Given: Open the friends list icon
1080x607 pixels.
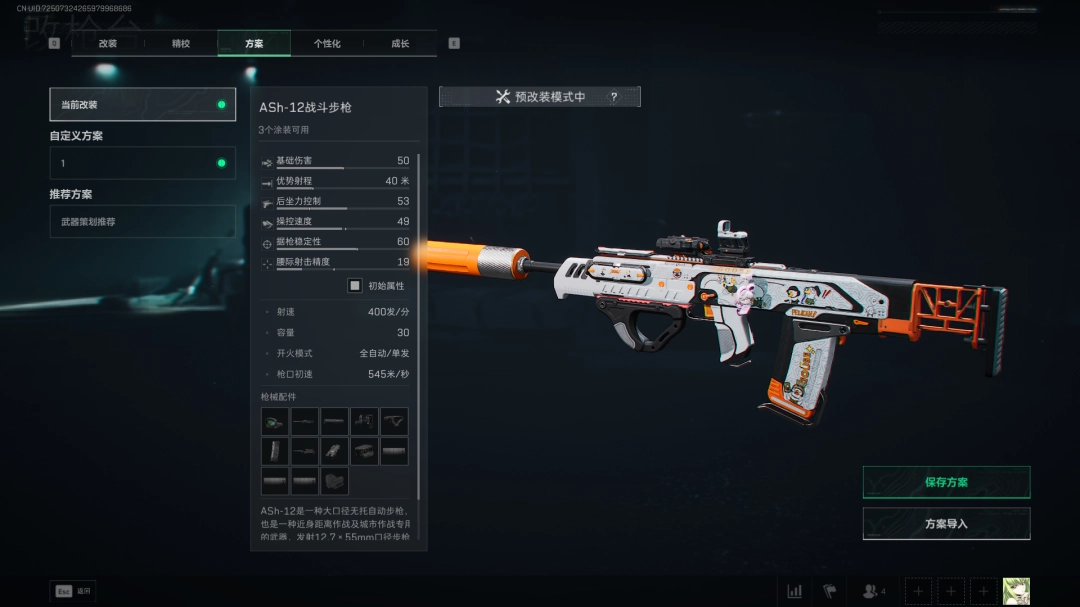Looking at the screenshot, I should pyautogui.click(x=873, y=591).
